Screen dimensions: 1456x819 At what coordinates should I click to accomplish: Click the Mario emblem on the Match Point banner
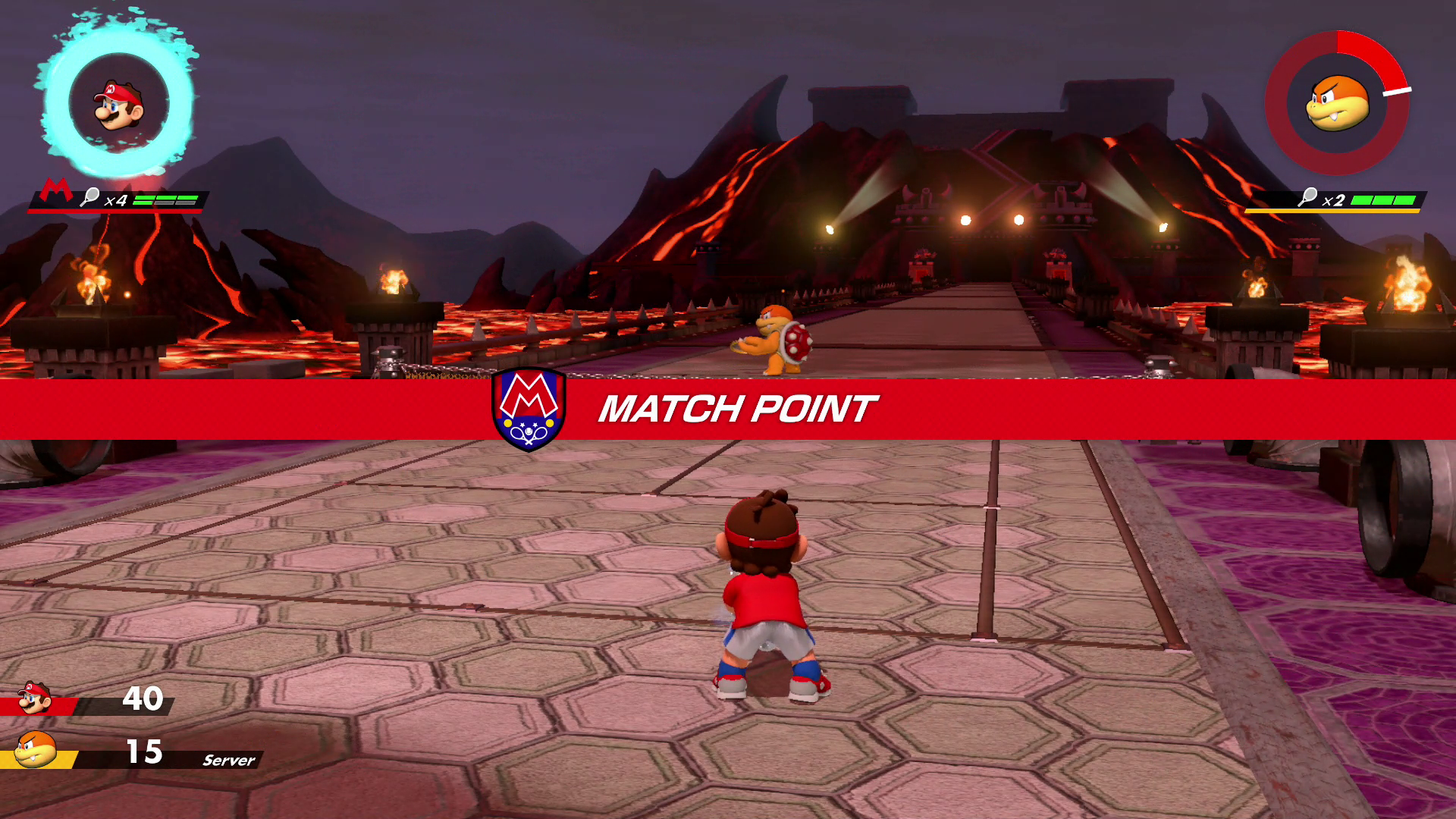pos(529,409)
